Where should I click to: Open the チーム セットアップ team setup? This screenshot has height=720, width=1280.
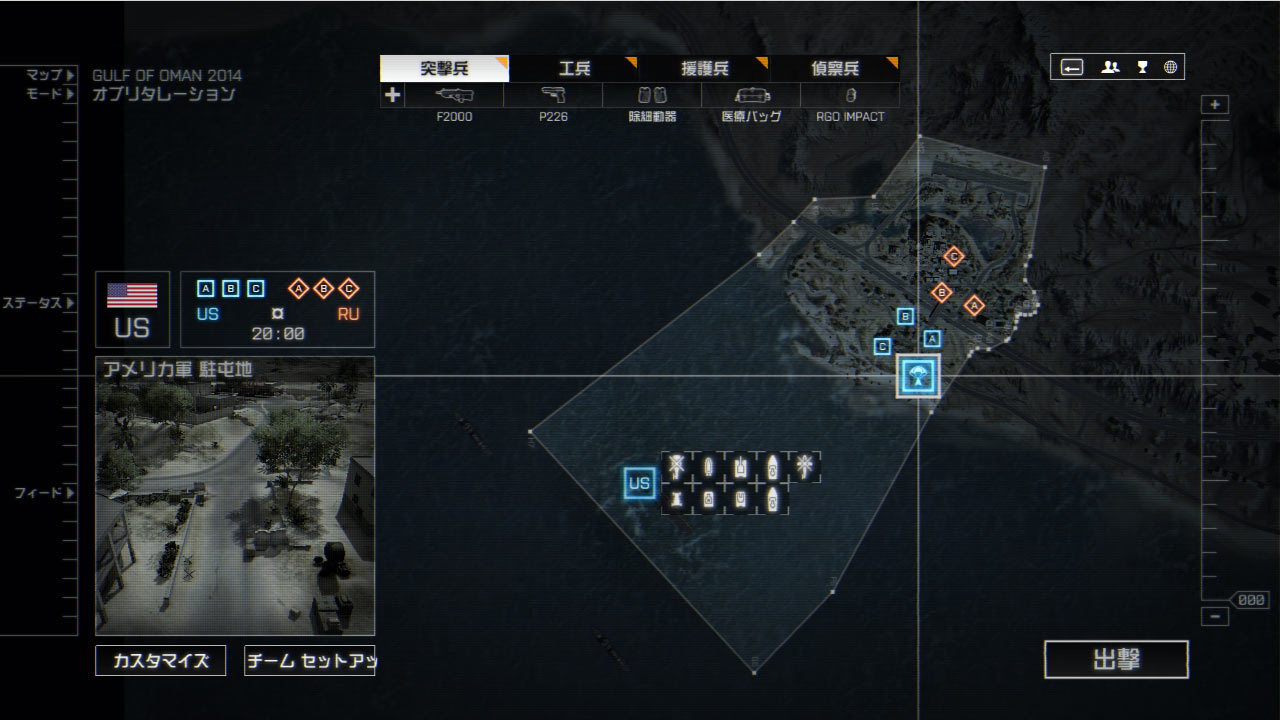pos(310,661)
